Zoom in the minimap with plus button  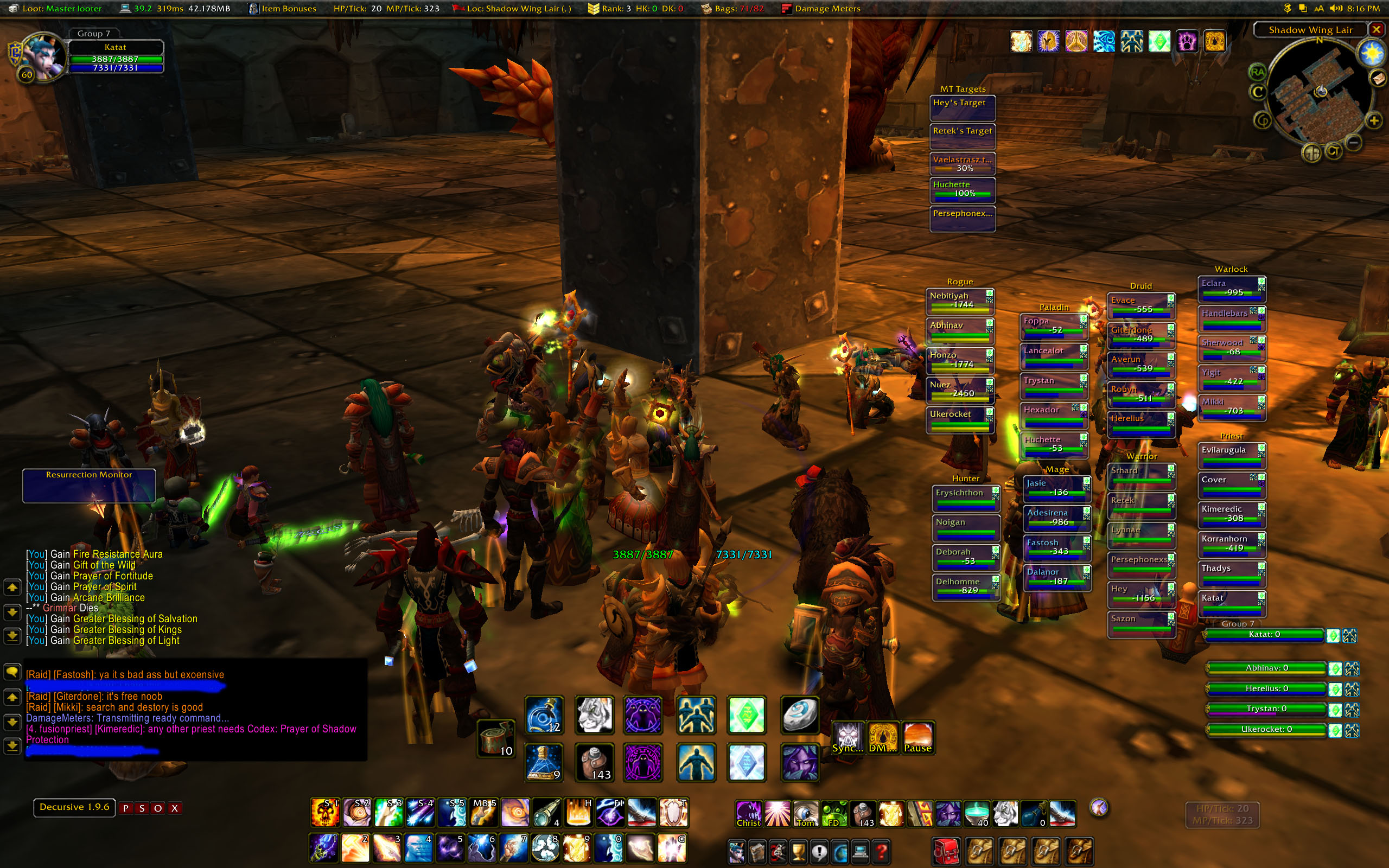click(x=1374, y=120)
